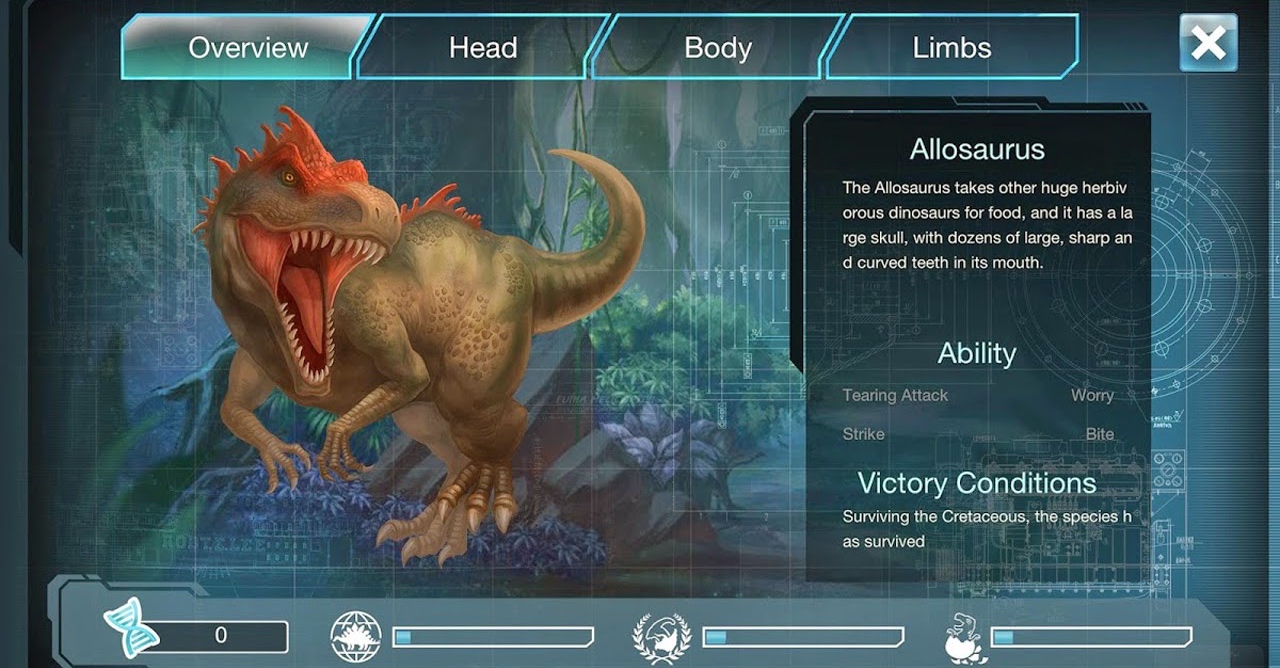Screen dimensions: 1280x668
Task: Click the globe with dinosaur icon
Action: pyautogui.click(x=356, y=636)
